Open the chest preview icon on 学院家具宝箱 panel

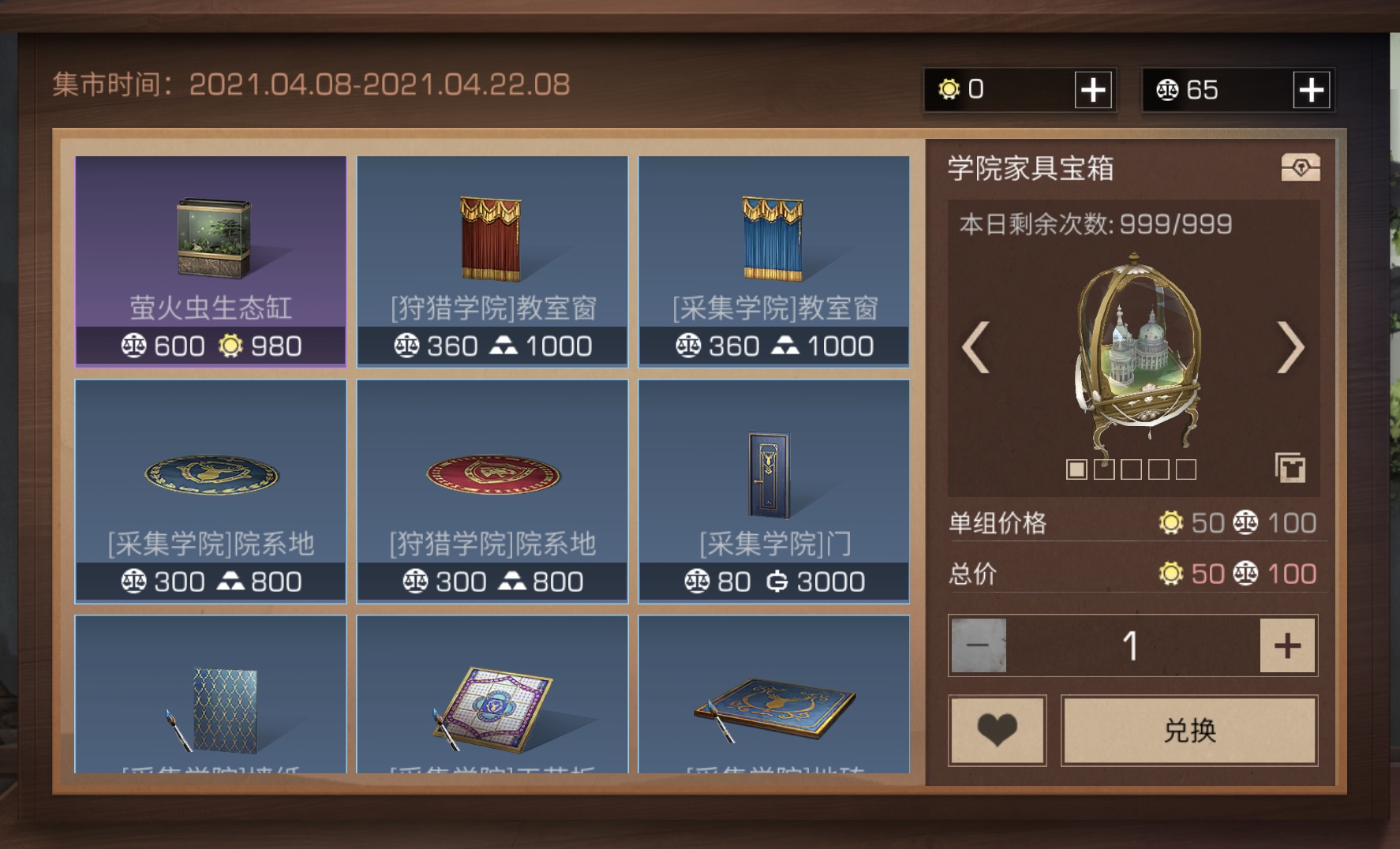pos(1301,168)
